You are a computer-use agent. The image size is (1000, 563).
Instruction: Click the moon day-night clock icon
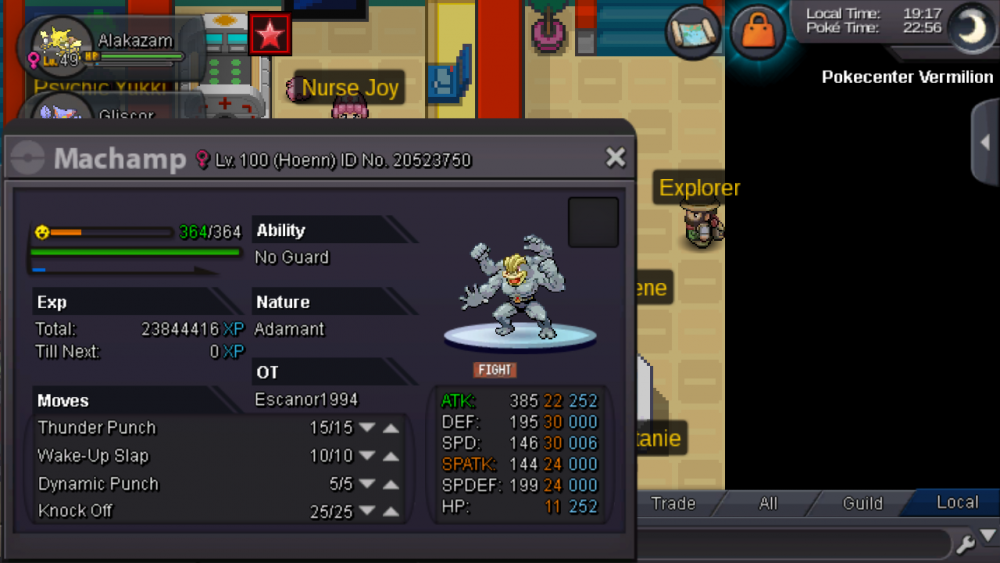(x=968, y=27)
